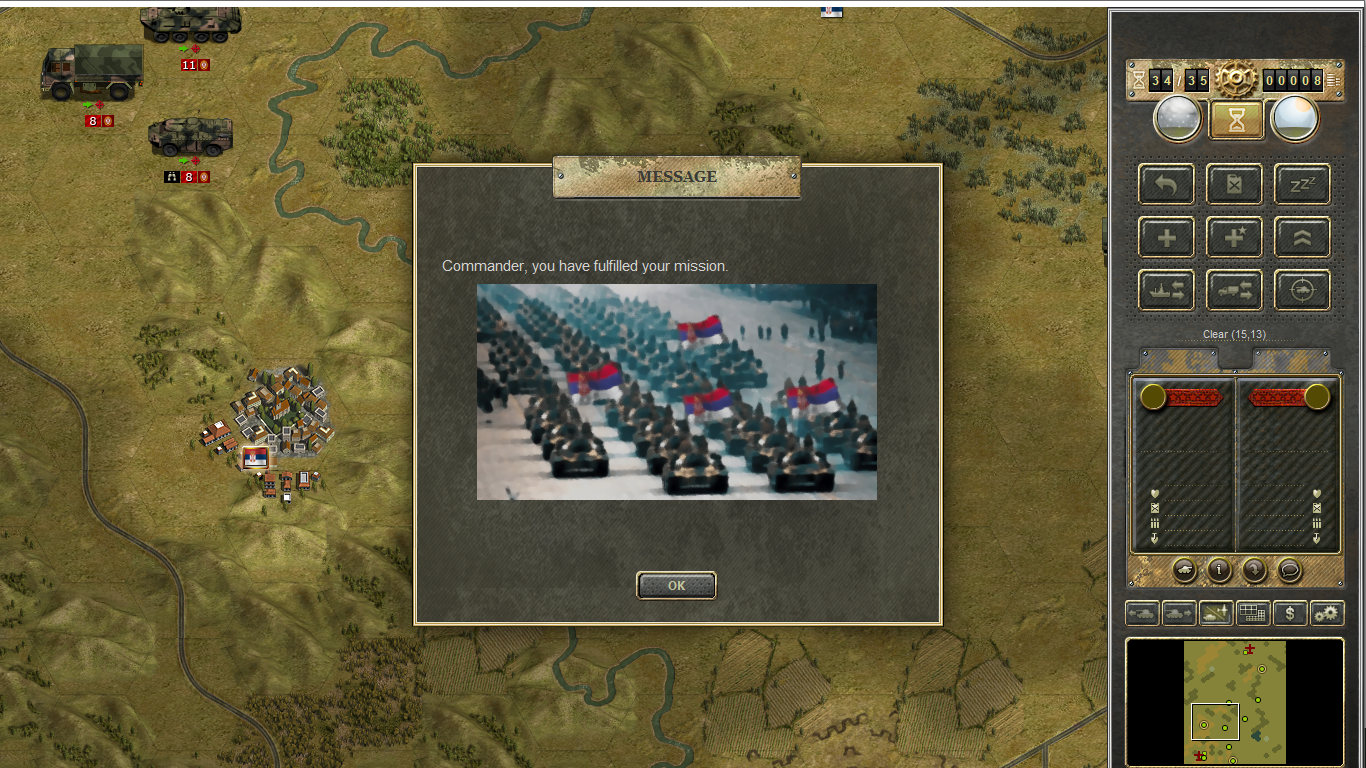The width and height of the screenshot is (1366, 768).
Task: Show the grid table unit list
Action: tap(1253, 613)
